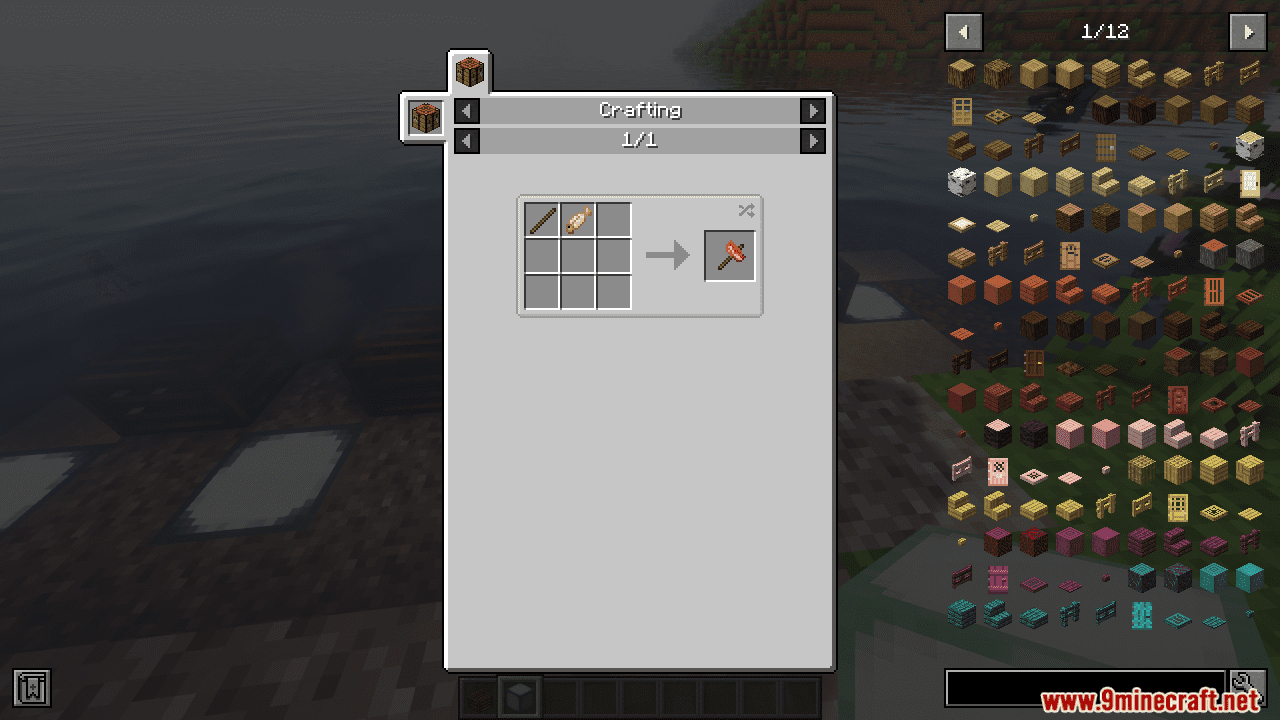
Task: Go to next category right of Crafting title
Action: click(x=813, y=110)
